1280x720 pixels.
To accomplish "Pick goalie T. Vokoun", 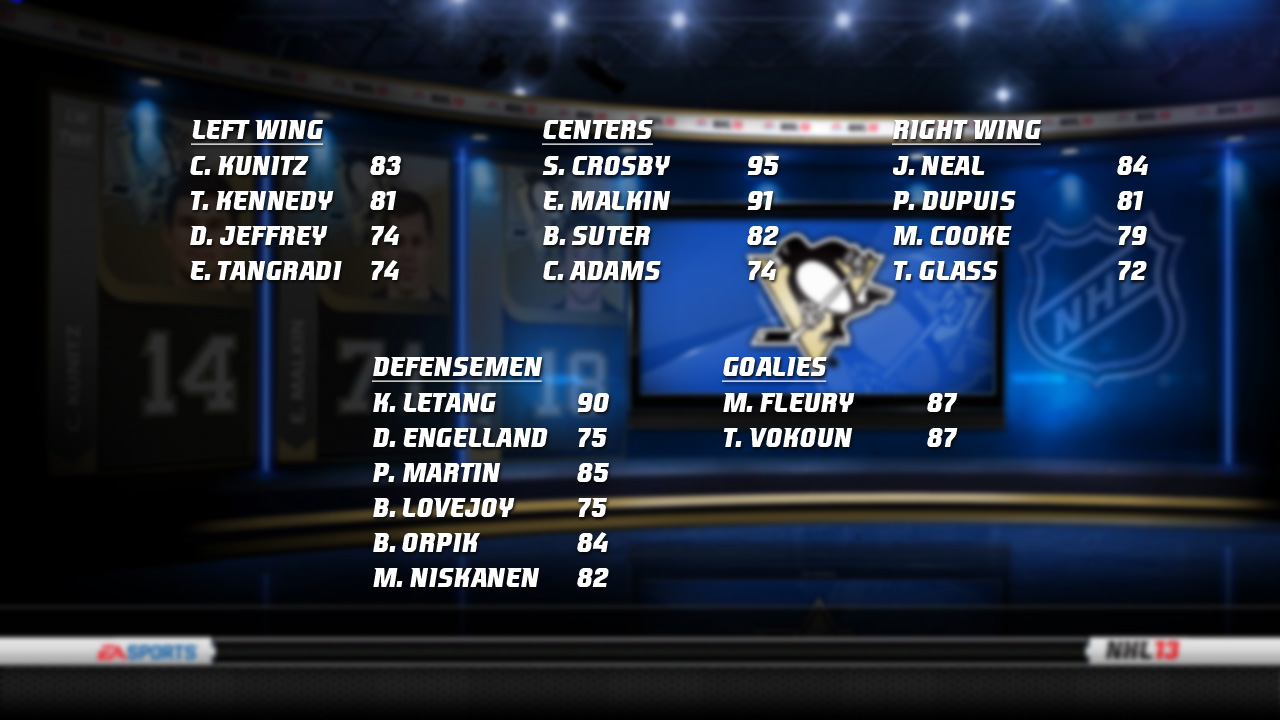I will 787,438.
